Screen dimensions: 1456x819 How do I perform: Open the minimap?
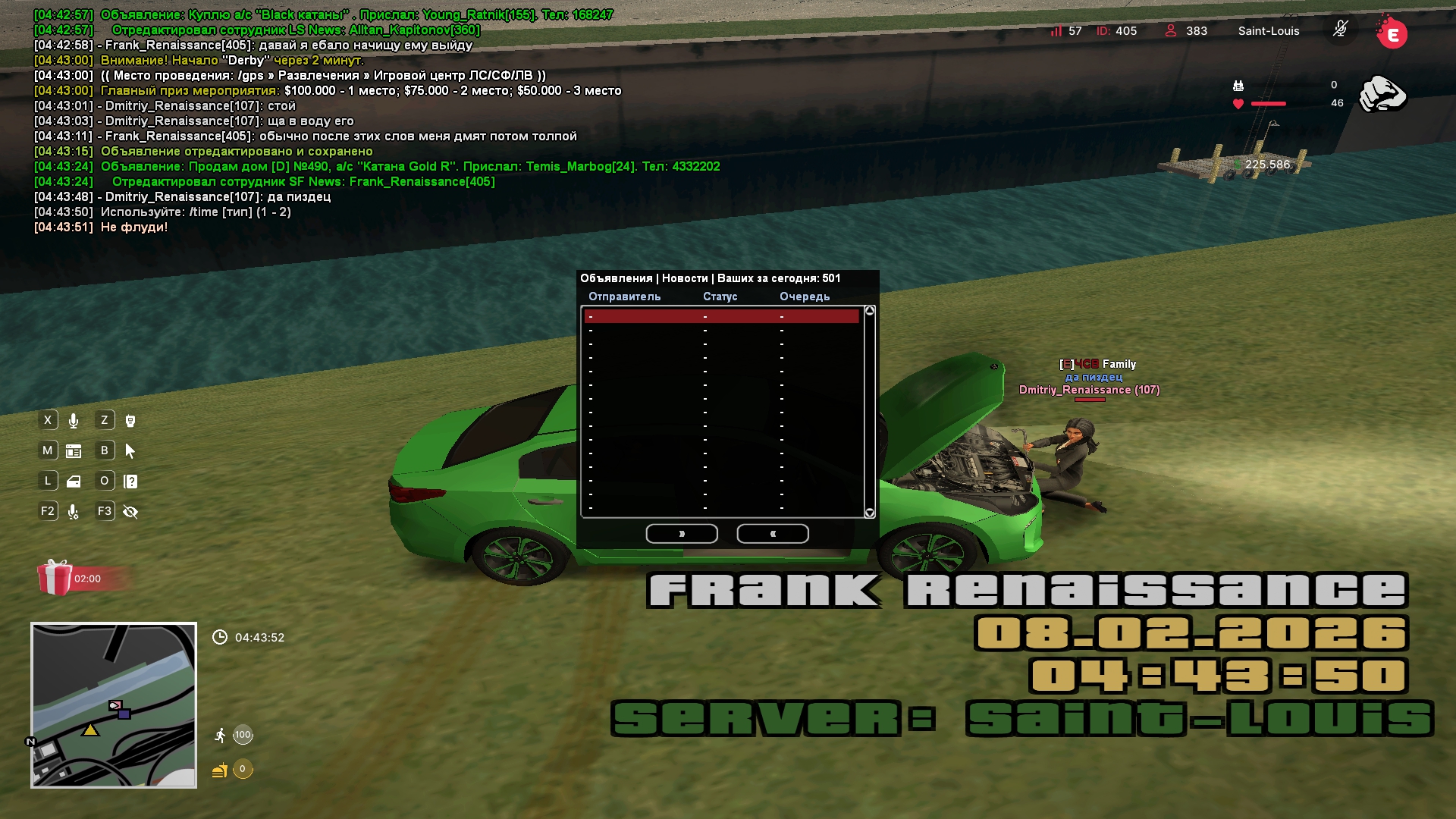coord(114,705)
